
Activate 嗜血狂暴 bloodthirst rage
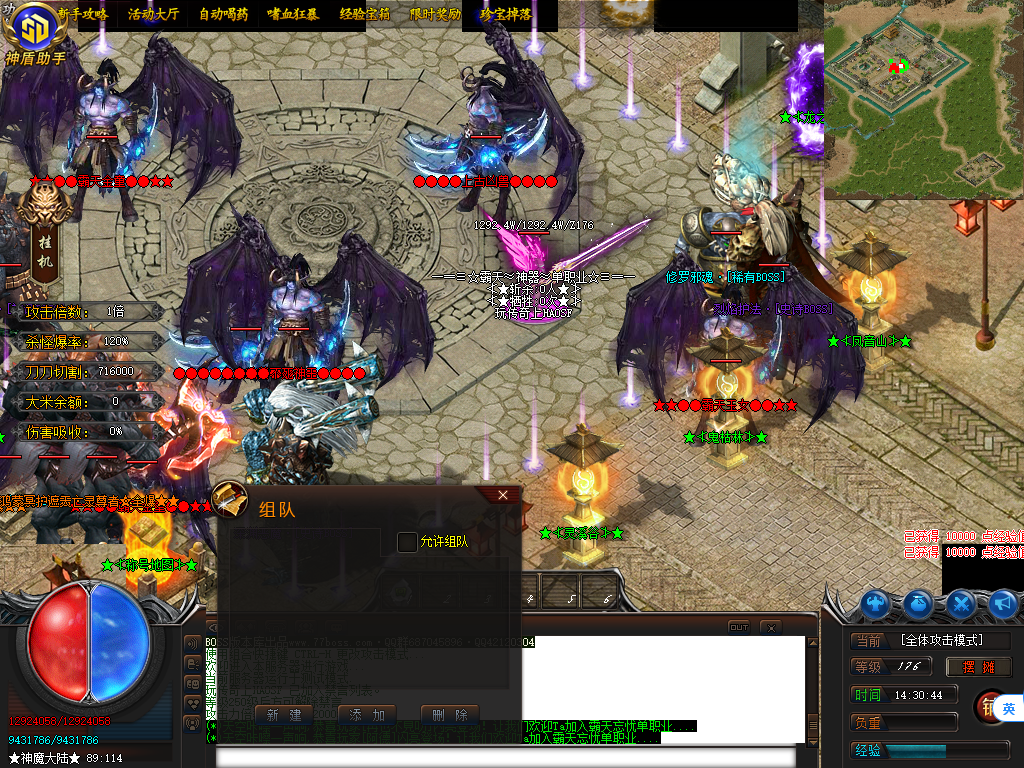click(x=293, y=15)
